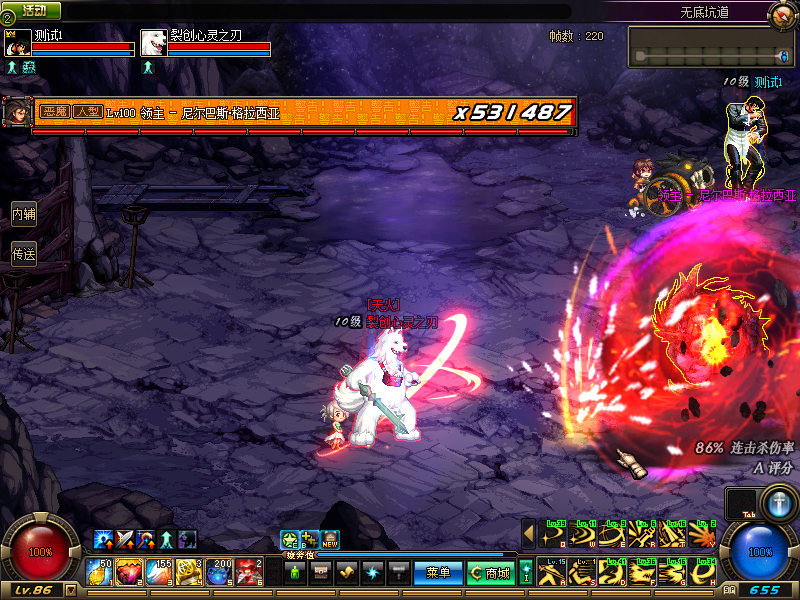
Task: Select the white bear party member portrait
Action: click(153, 43)
